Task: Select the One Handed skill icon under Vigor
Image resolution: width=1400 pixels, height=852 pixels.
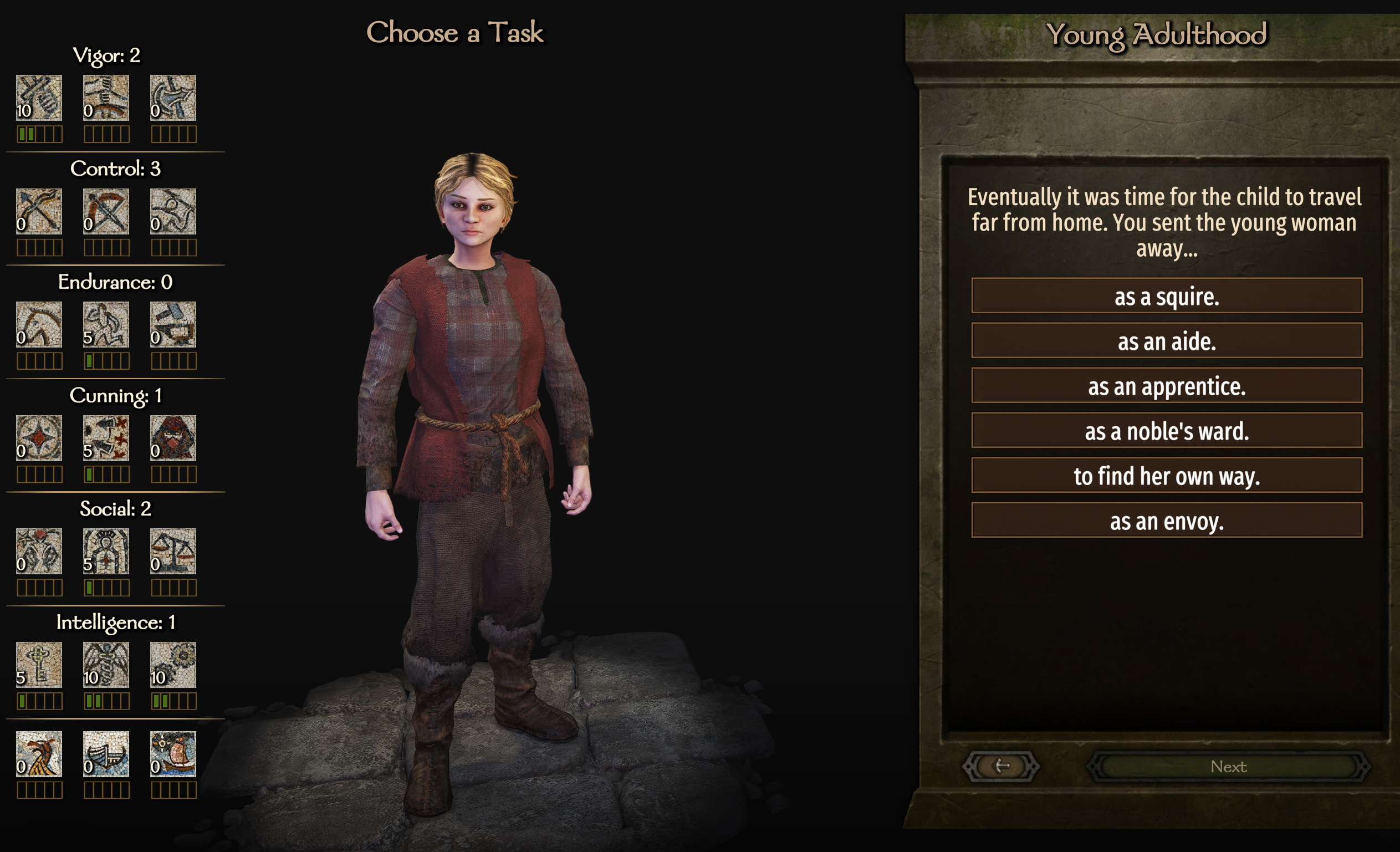Action: [x=39, y=98]
